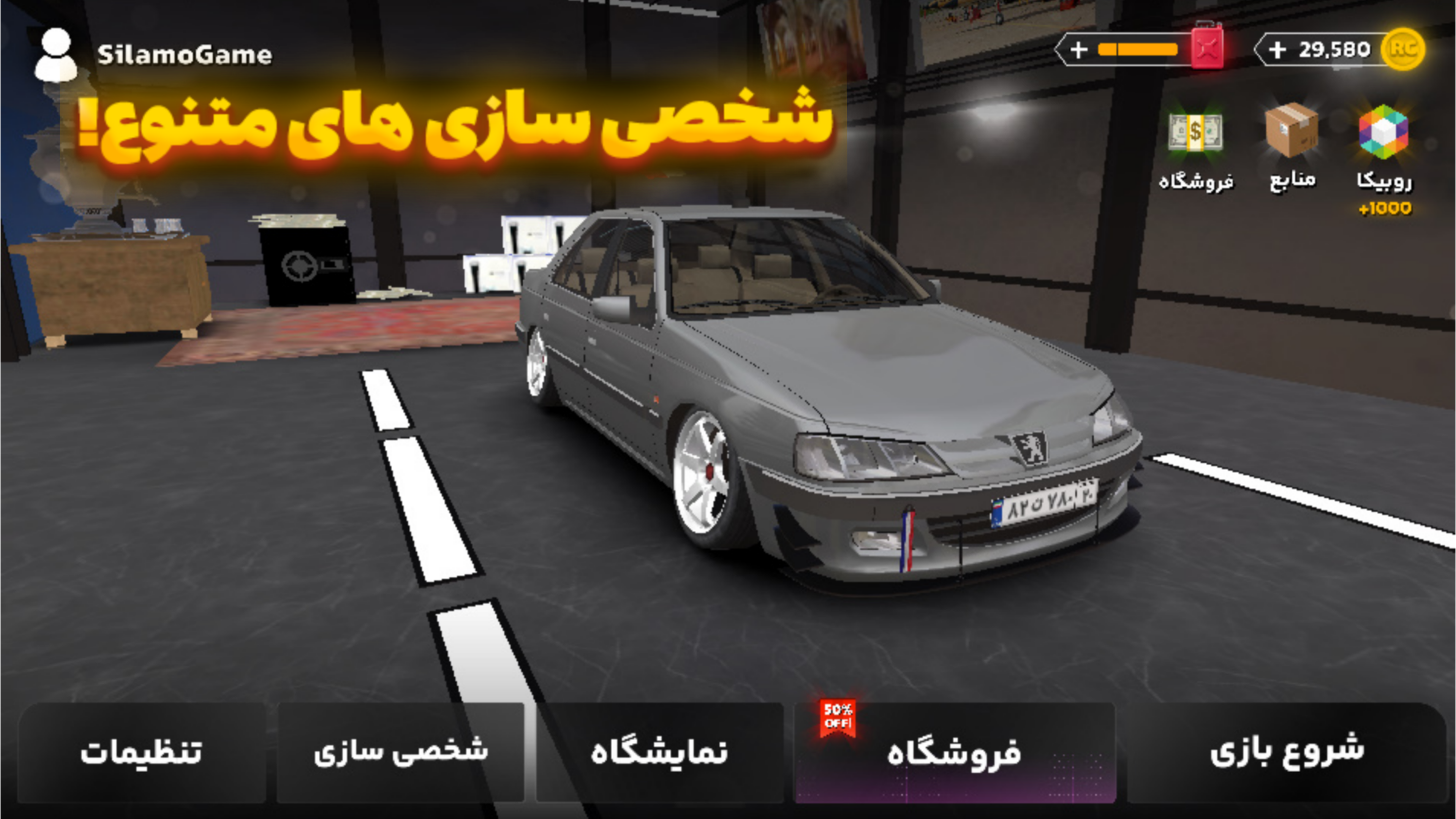
Task: Click the red fuel canister icon
Action: click(x=1208, y=49)
